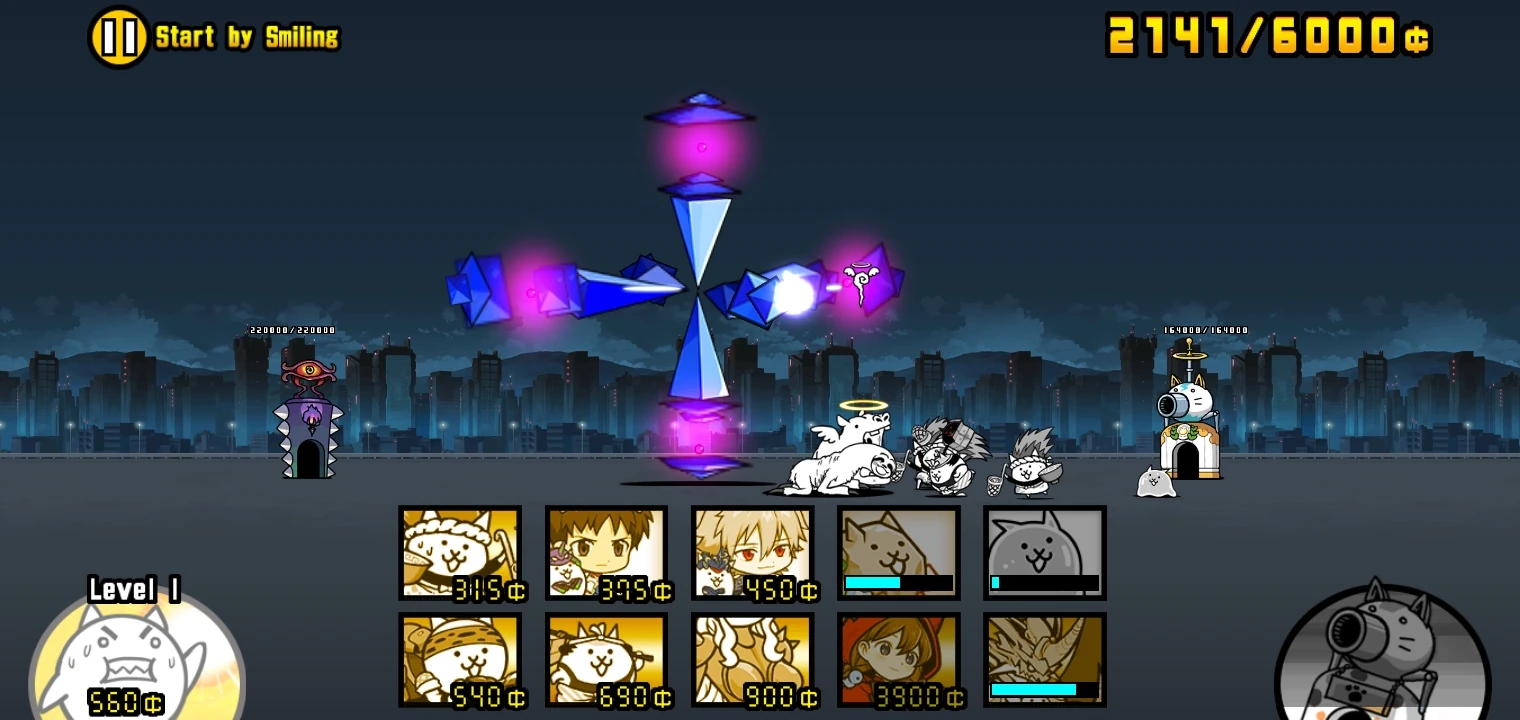
Task: Pause the battle
Action: (117, 36)
